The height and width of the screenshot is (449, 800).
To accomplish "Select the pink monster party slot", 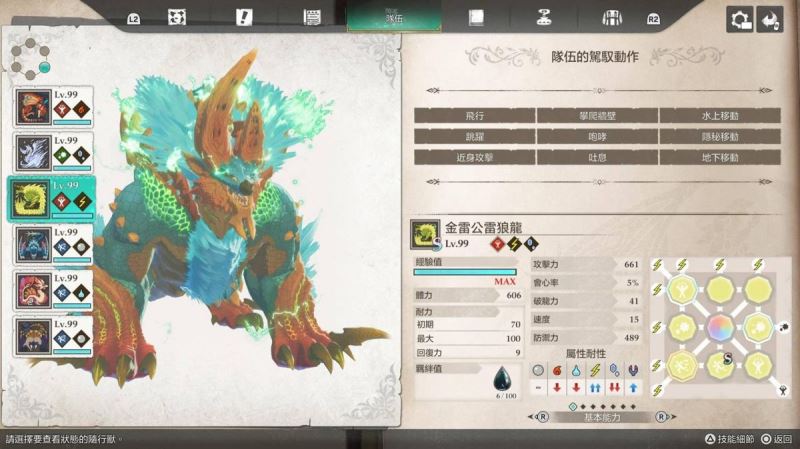I will click(52, 290).
